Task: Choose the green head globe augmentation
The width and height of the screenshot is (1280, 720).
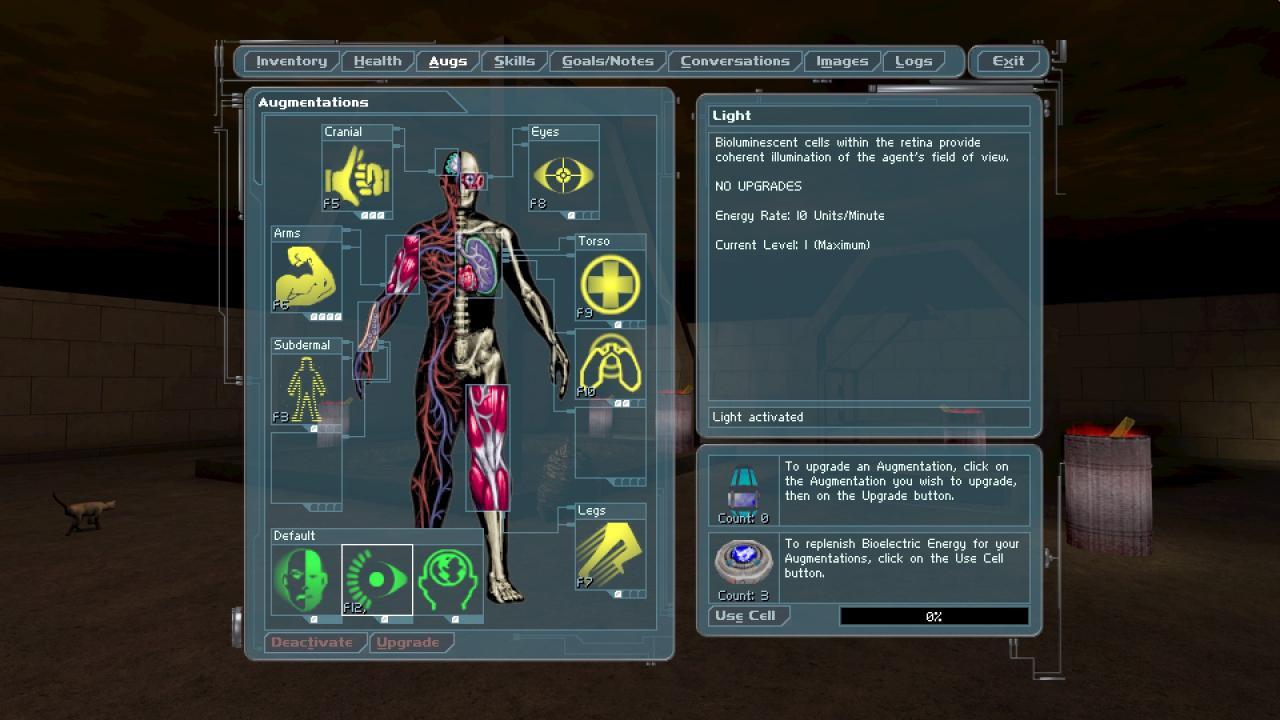Action: tap(448, 579)
